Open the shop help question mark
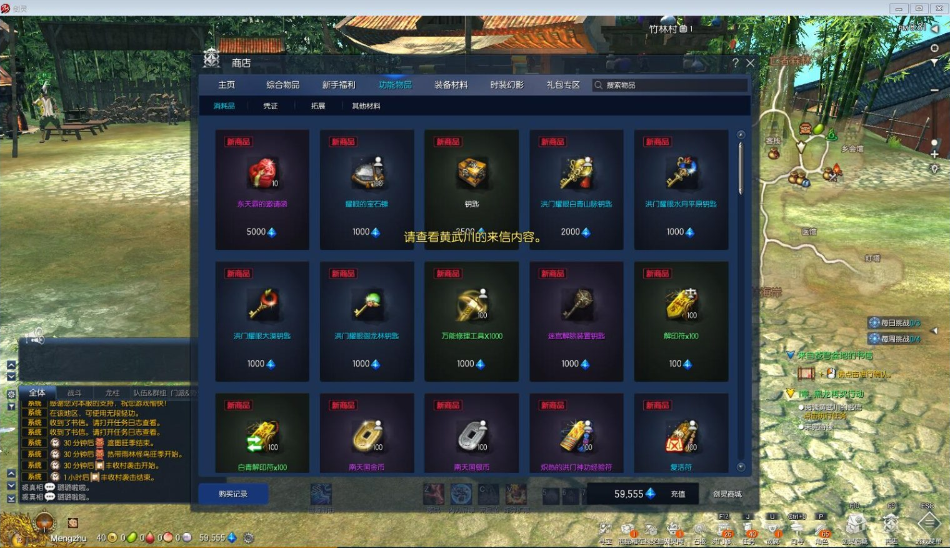 coord(735,62)
